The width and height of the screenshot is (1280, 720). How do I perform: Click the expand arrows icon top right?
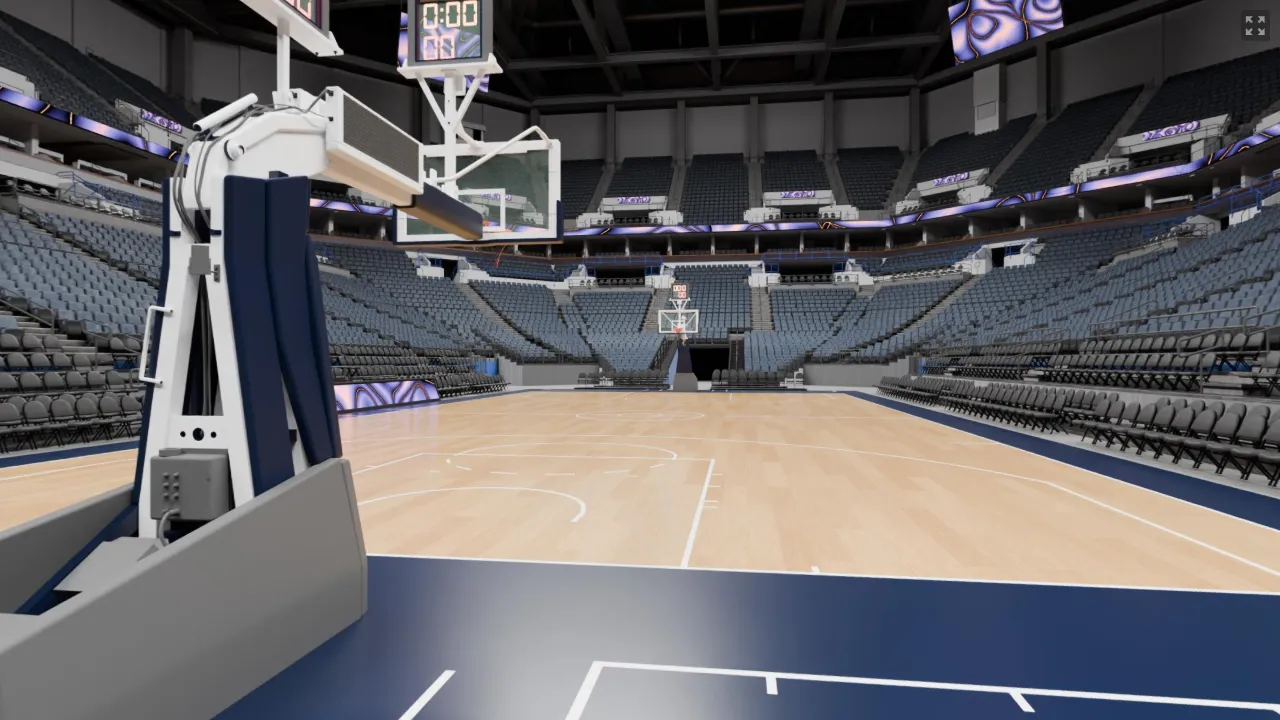(x=1254, y=26)
